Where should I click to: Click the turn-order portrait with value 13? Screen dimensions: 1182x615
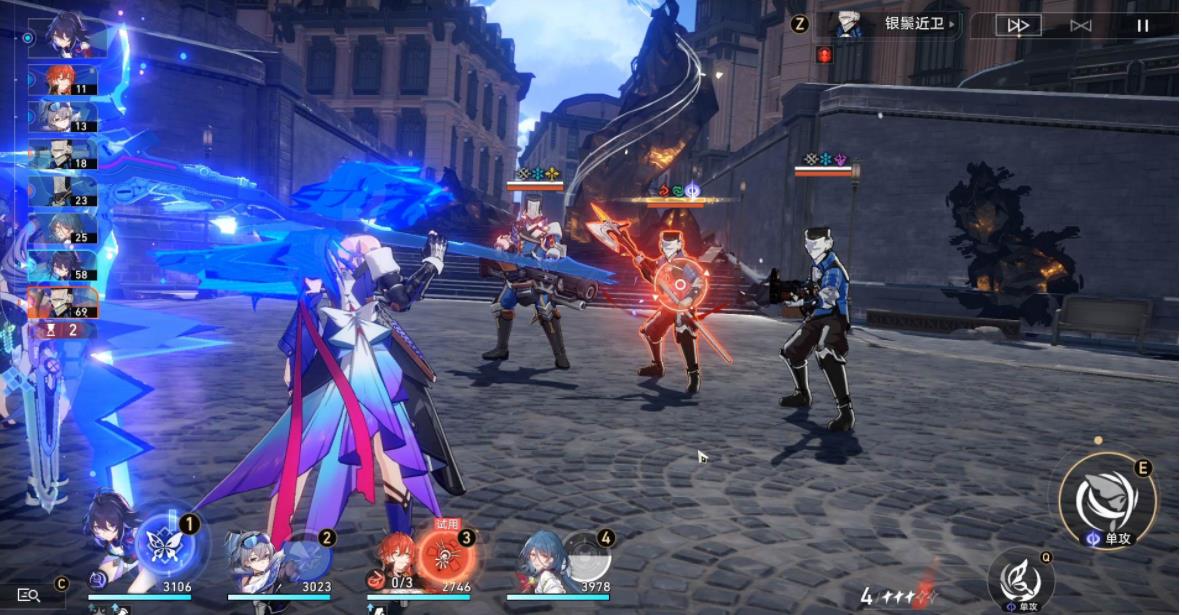click(x=62, y=117)
